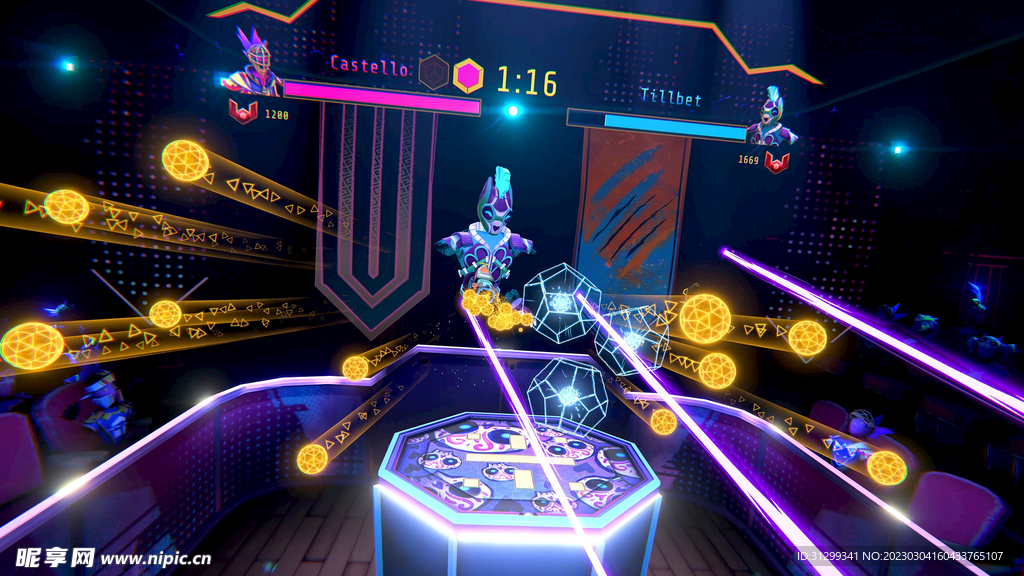The width and height of the screenshot is (1024, 576).
Task: Click the dark empty hexagon round marker
Action: point(433,71)
